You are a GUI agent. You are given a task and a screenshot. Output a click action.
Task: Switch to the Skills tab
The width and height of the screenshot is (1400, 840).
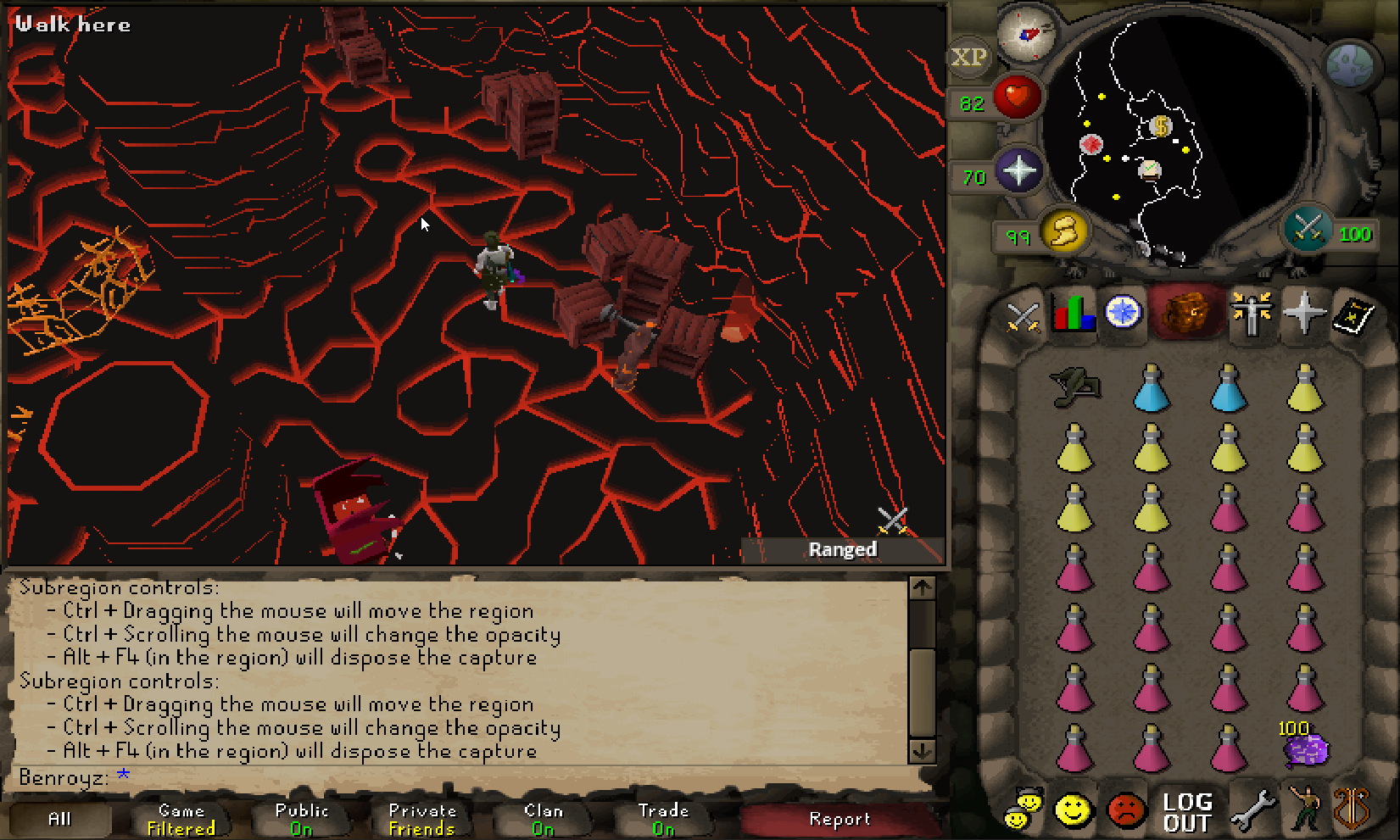coord(1073,314)
